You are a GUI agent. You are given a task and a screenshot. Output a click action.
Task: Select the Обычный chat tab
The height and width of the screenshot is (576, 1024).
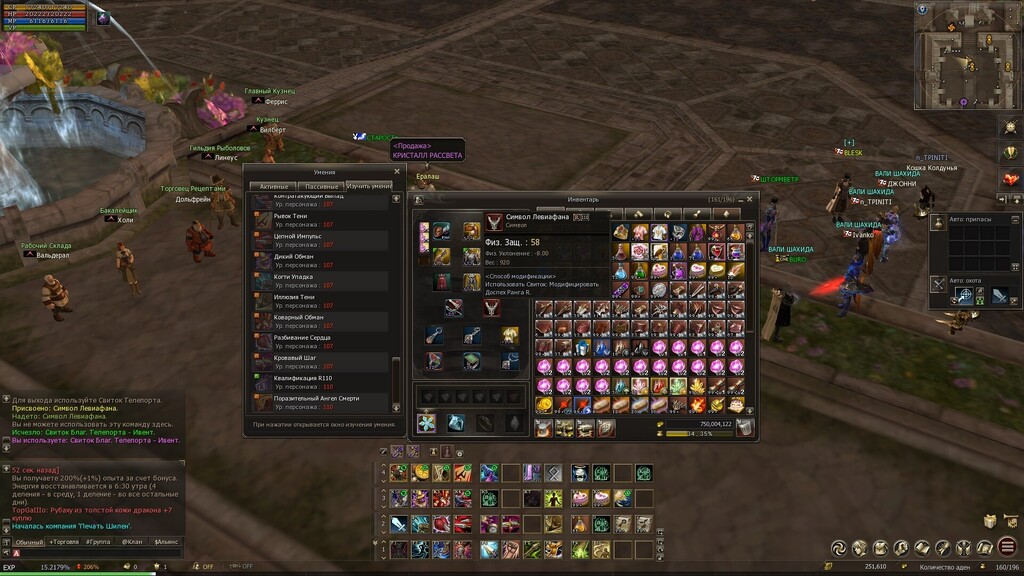pos(29,542)
